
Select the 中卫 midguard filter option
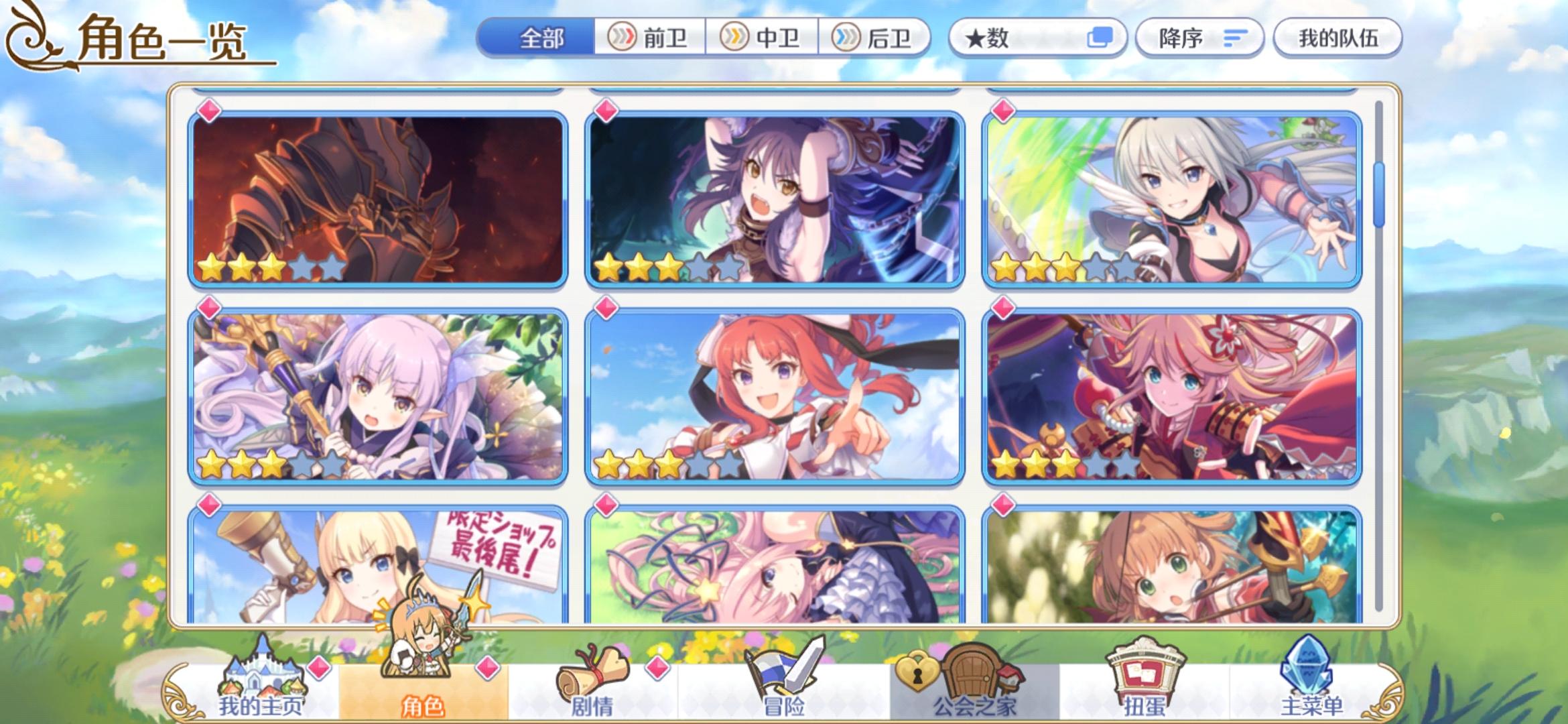[761, 38]
